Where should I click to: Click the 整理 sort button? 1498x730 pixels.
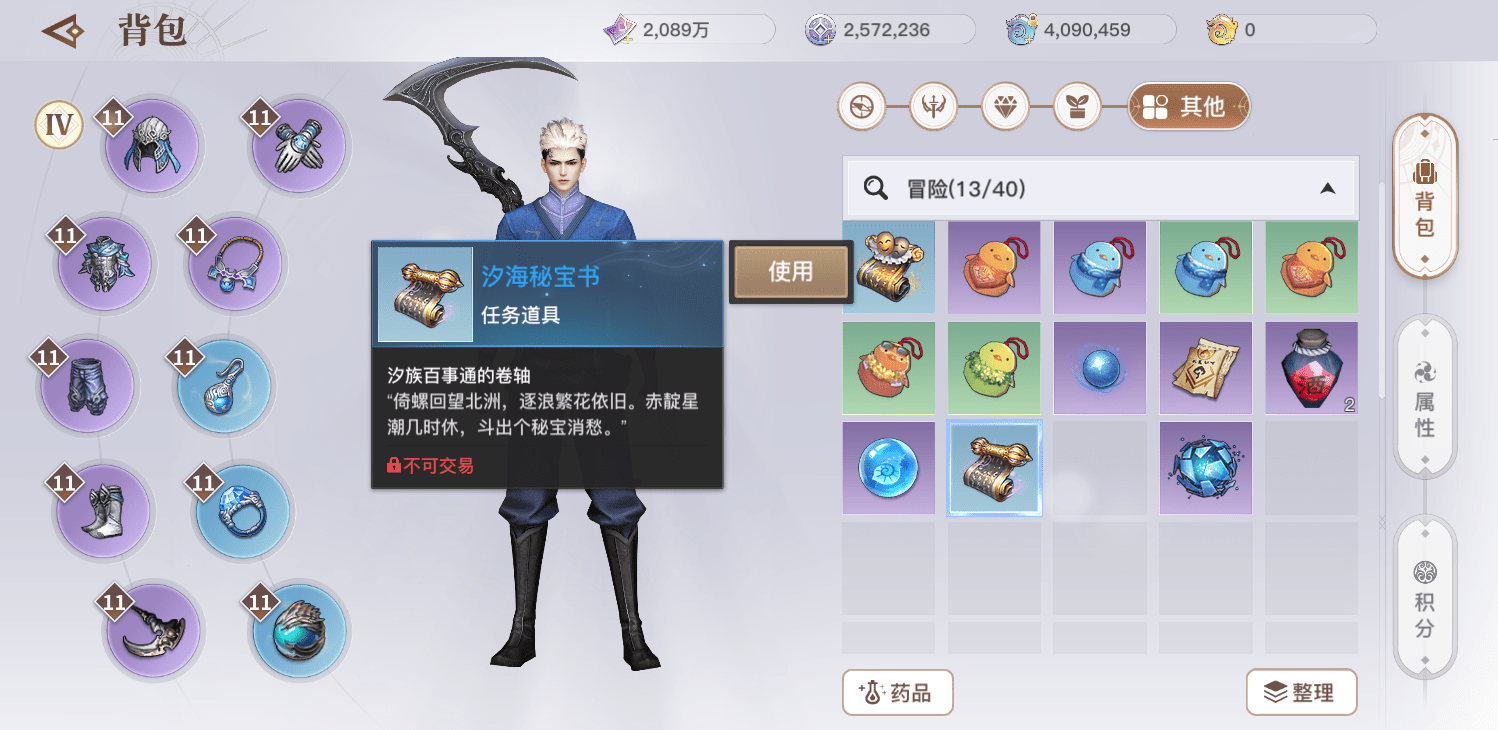(1301, 692)
